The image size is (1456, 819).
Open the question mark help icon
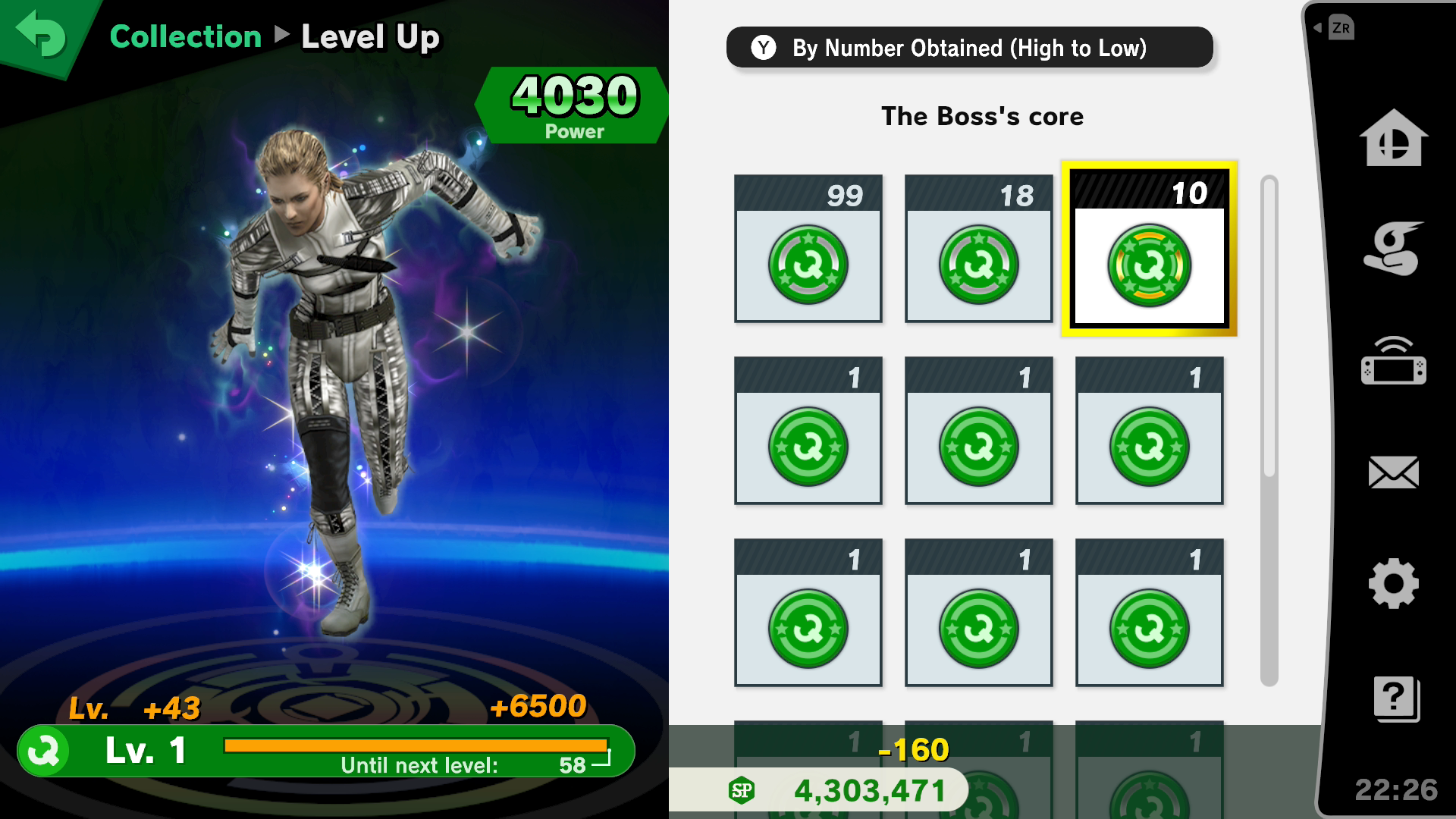coord(1395,698)
